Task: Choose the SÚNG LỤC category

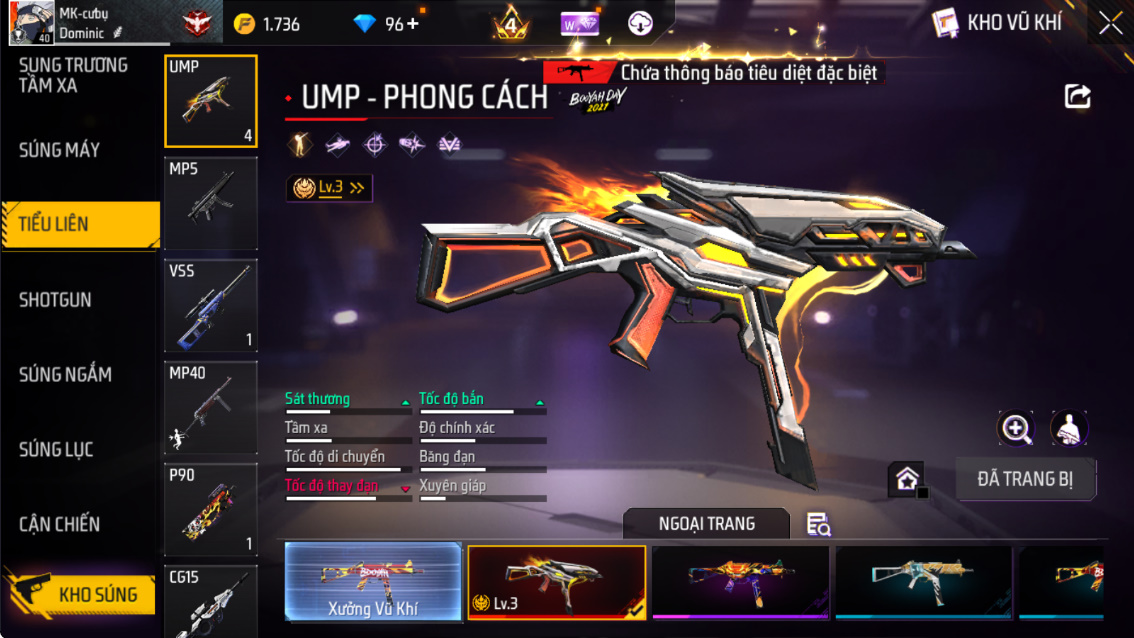Action: (57, 449)
